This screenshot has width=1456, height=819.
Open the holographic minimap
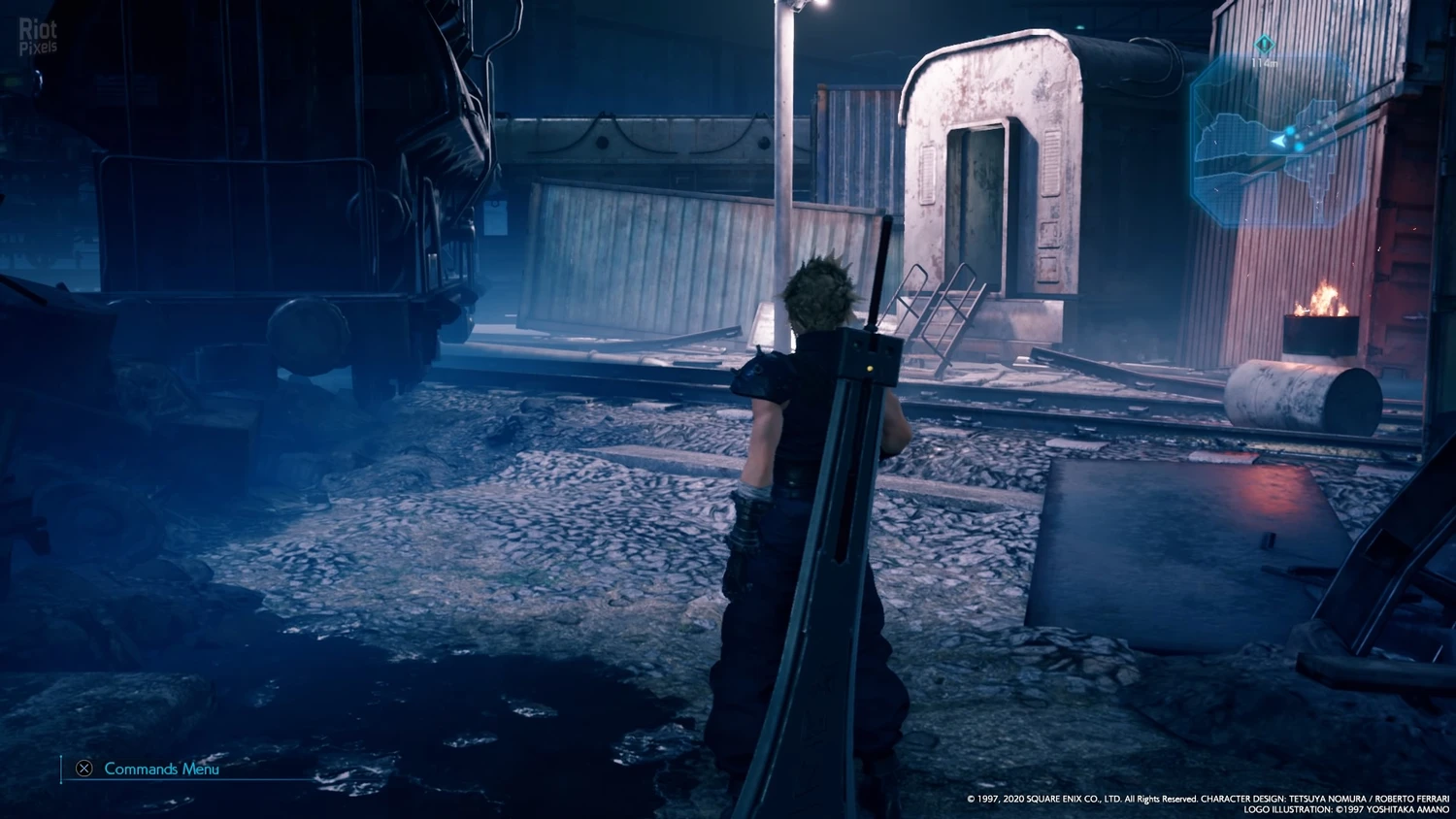1278,142
